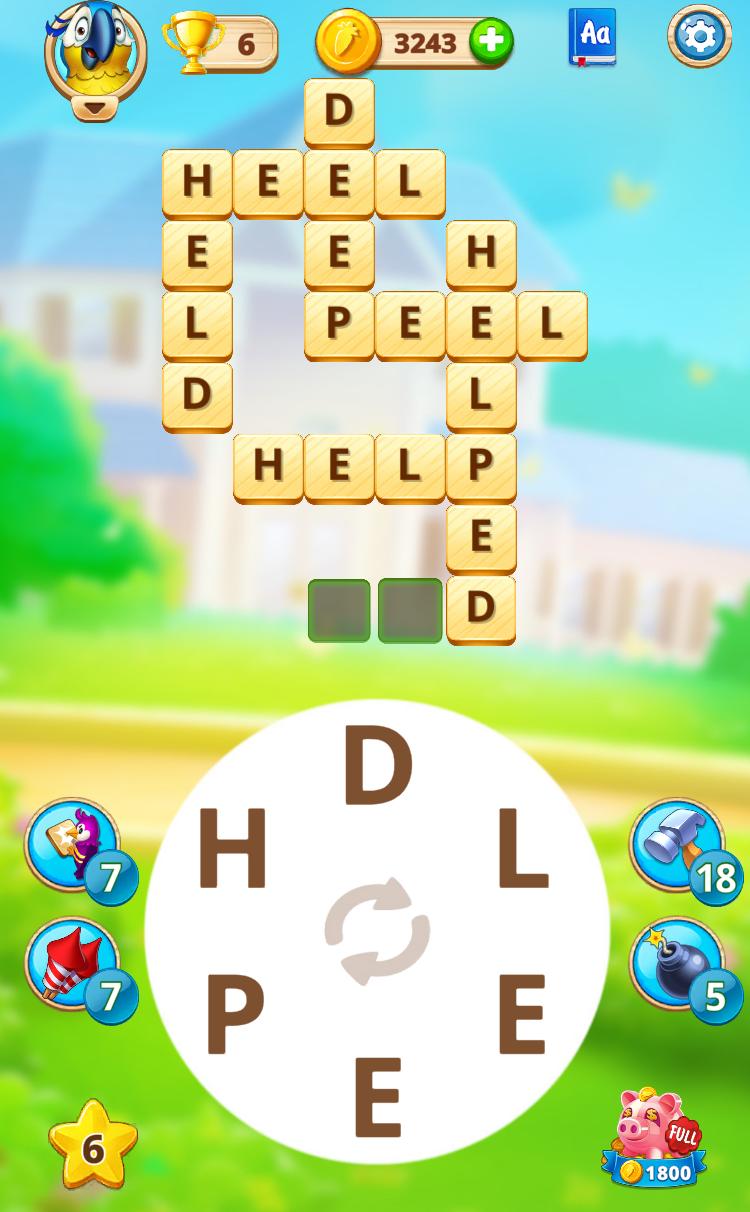Select the letter H on the wheel
The height and width of the screenshot is (1212, 750).
[233, 851]
